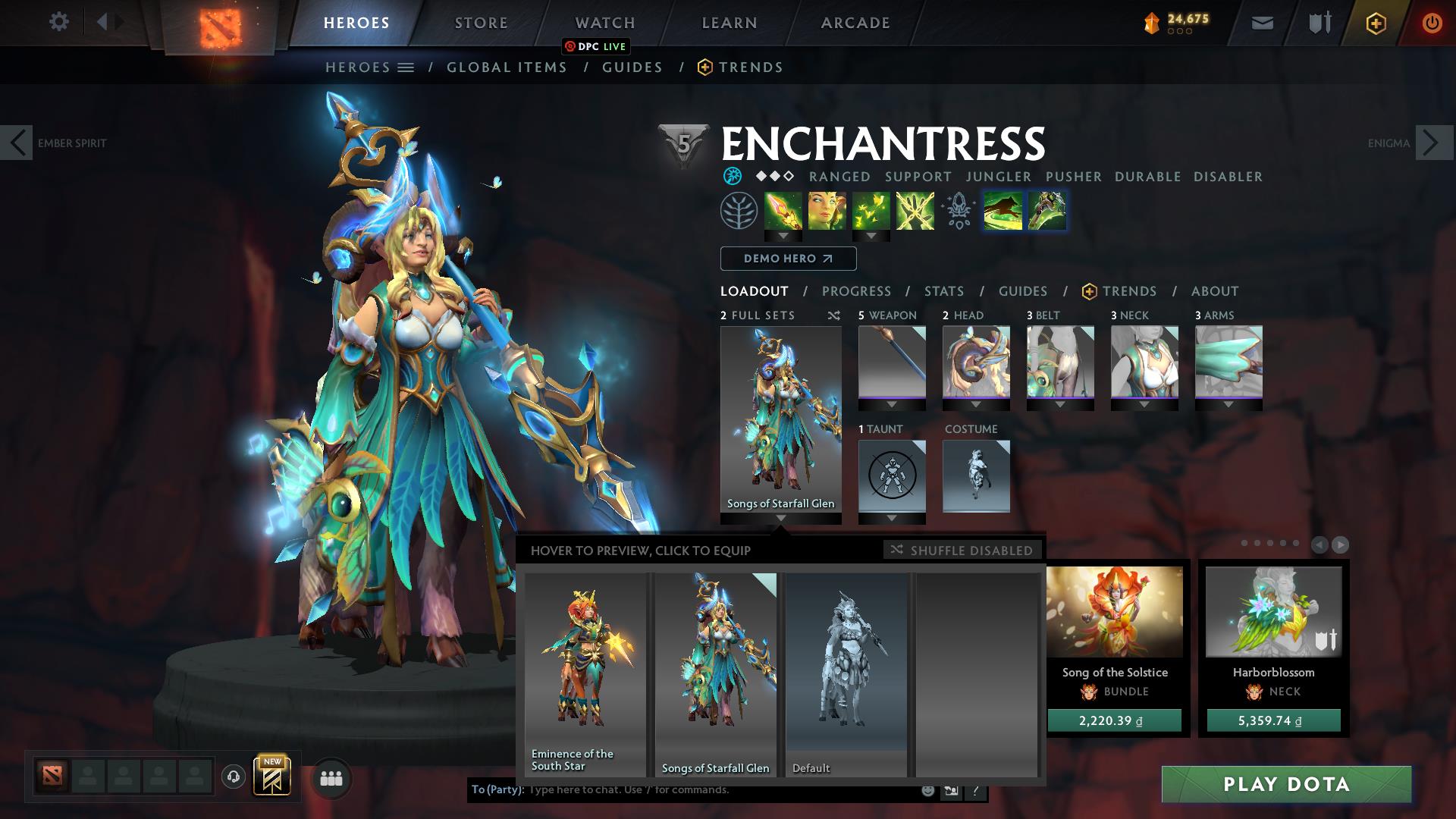Open the Arcade section in the top menu

click(x=855, y=22)
